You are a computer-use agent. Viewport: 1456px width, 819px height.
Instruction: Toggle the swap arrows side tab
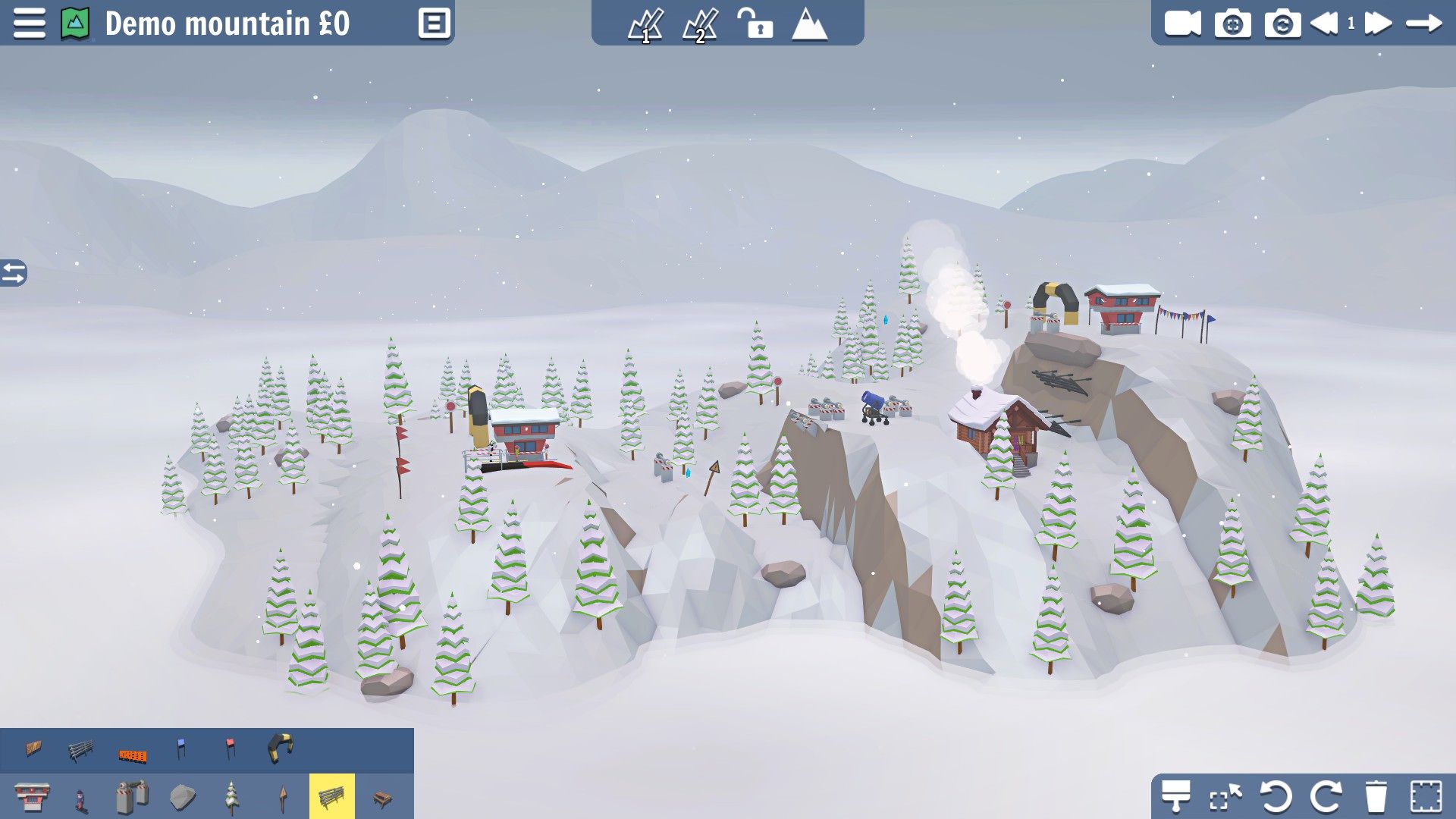point(14,273)
